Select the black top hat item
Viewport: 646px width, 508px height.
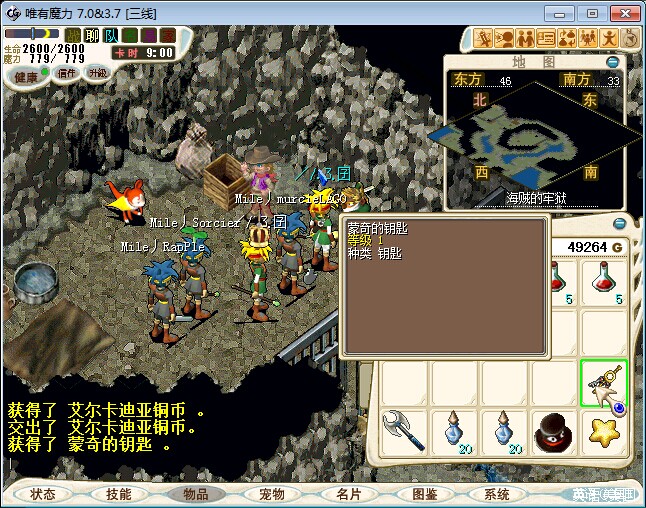coord(555,432)
